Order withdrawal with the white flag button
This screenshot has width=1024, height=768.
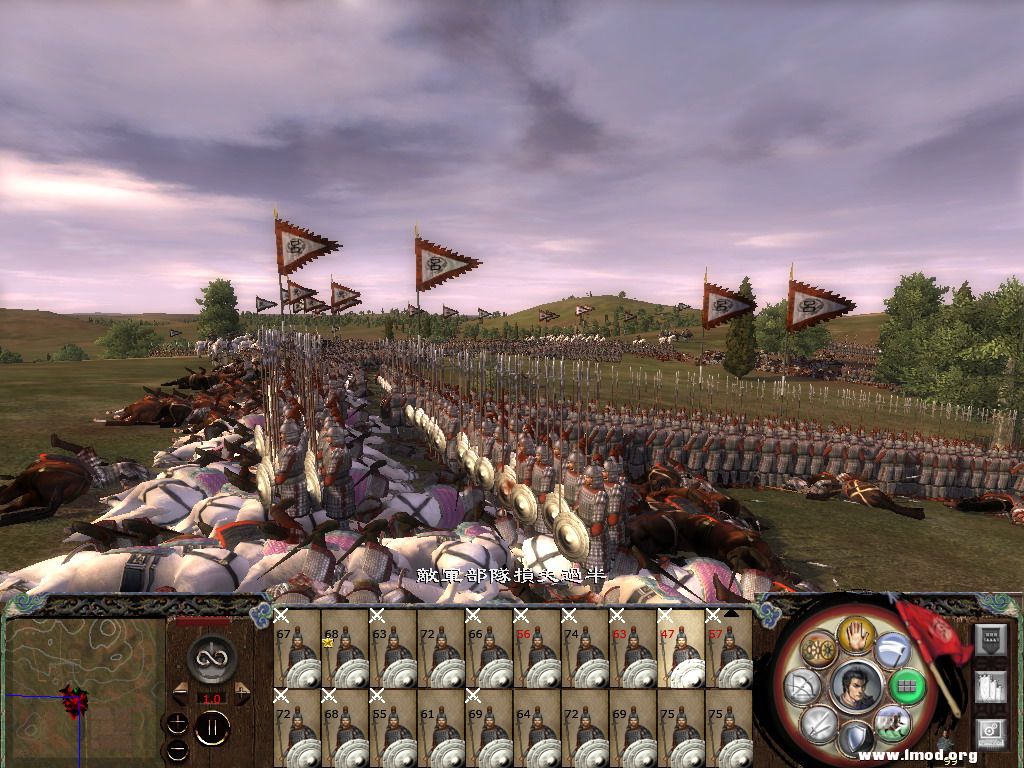[892, 650]
